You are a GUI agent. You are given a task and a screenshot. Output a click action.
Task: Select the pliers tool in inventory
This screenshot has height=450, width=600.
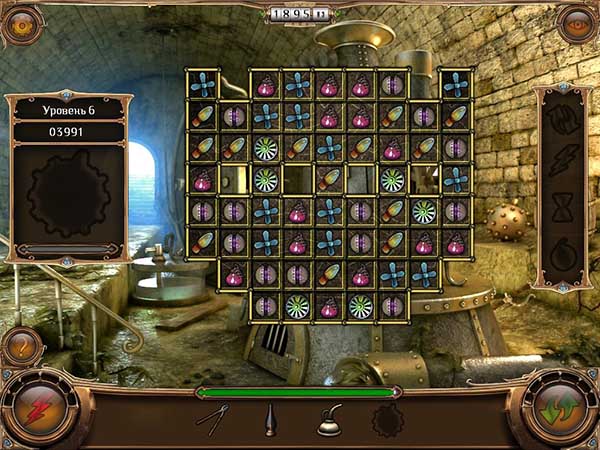pos(212,418)
